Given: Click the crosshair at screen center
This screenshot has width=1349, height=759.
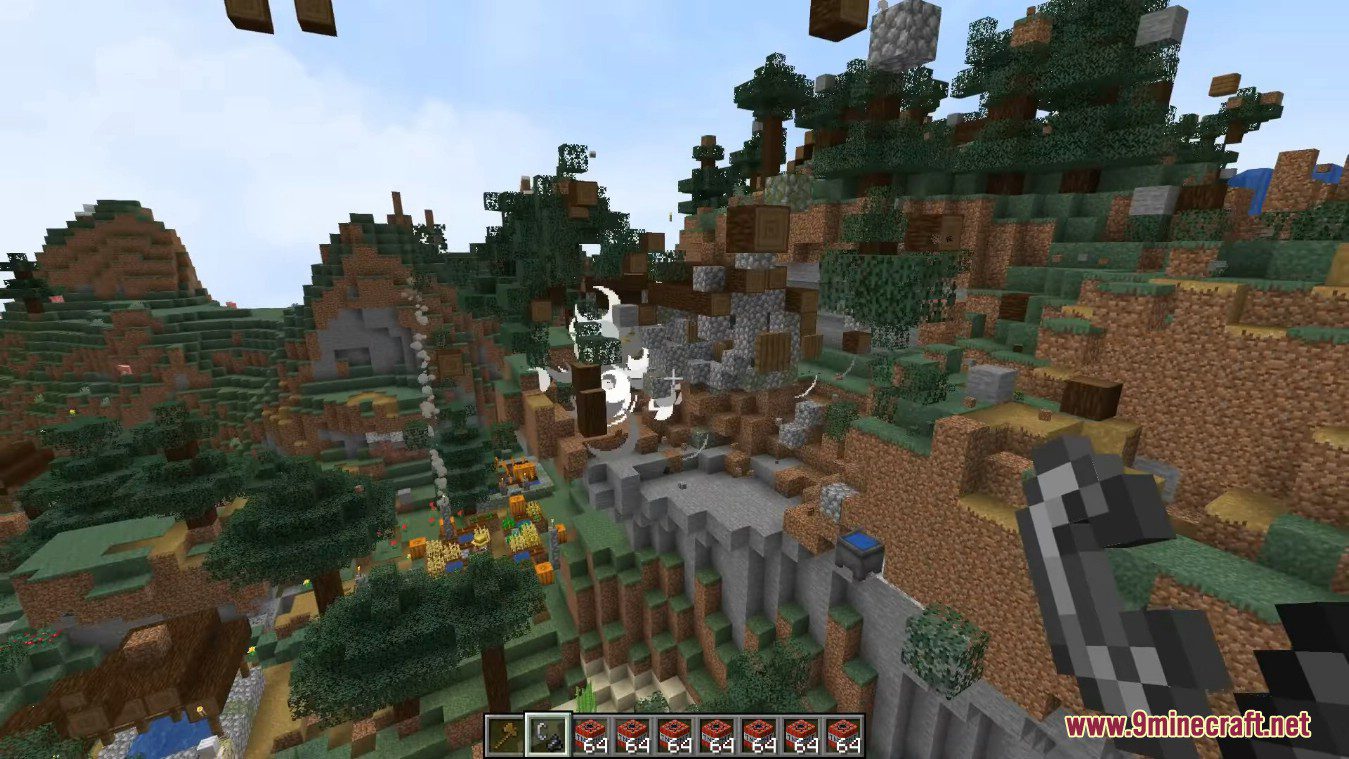Looking at the screenshot, I should click(x=674, y=379).
